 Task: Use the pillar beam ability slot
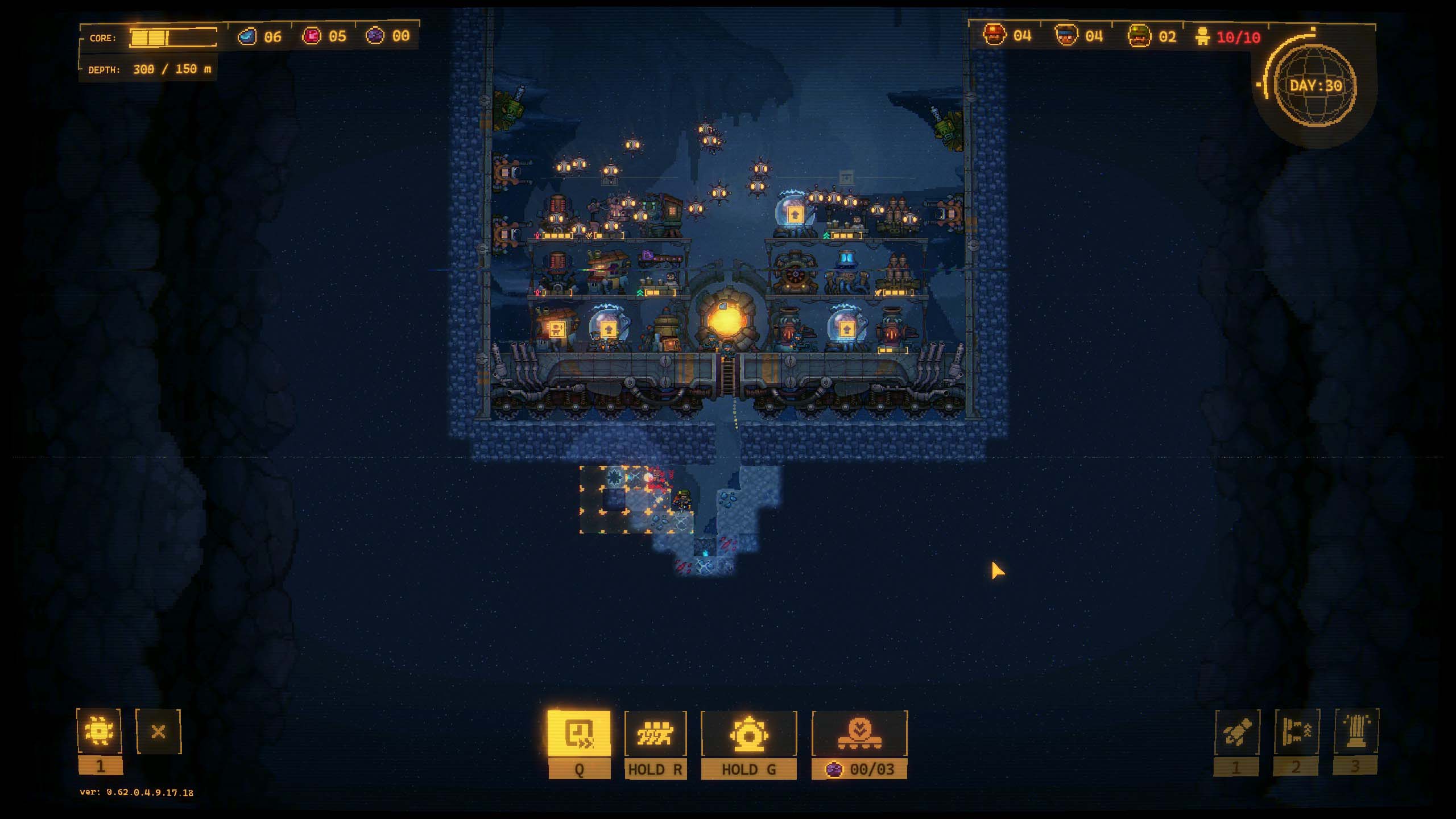(1356, 732)
